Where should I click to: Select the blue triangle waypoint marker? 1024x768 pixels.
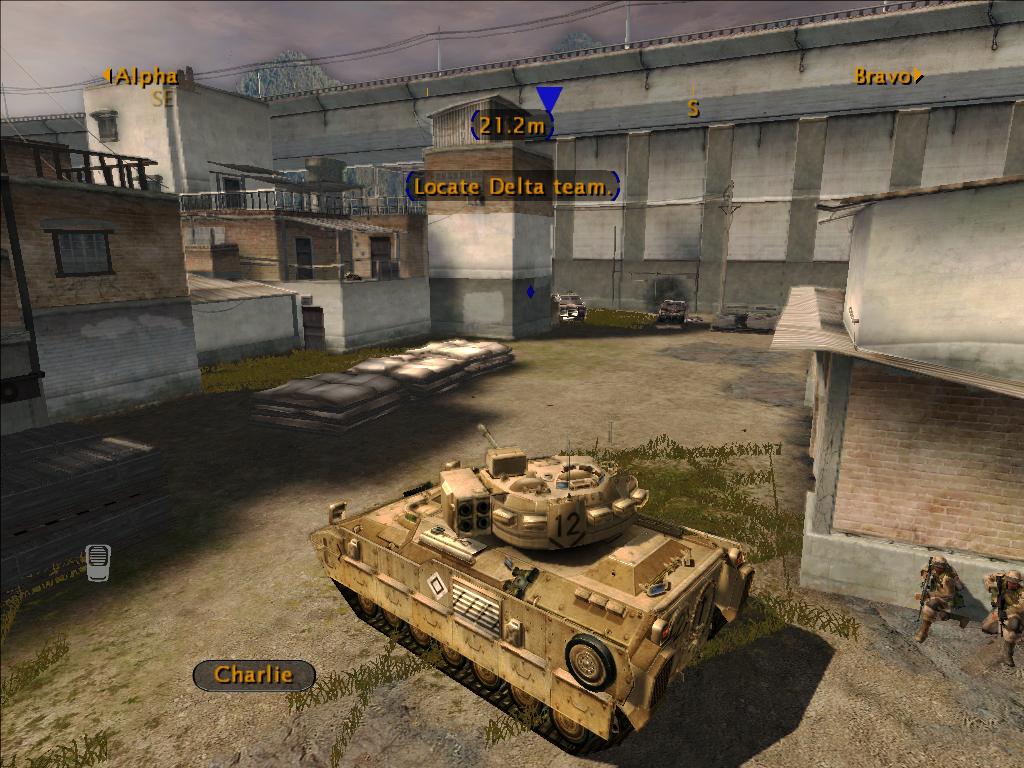(549, 98)
